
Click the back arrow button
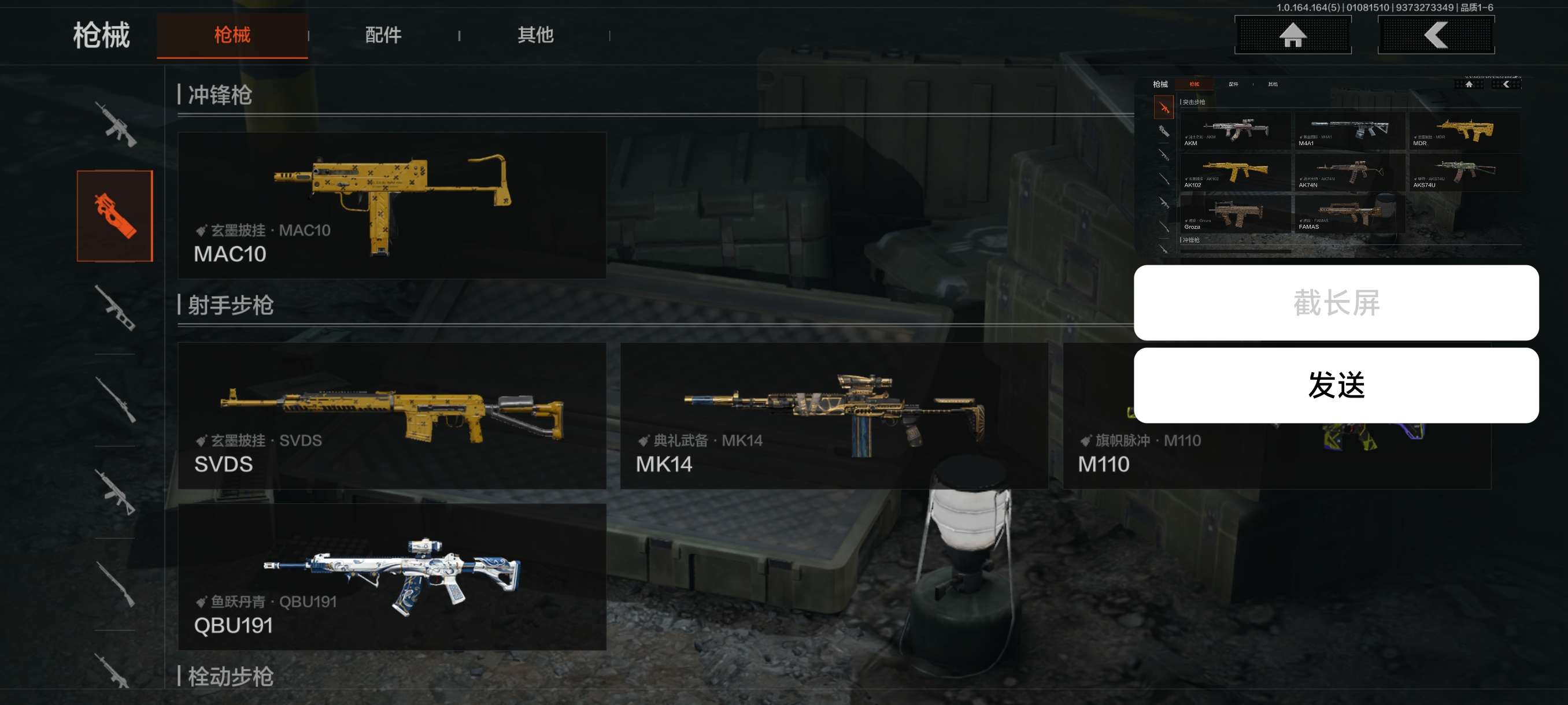[x=1435, y=35]
